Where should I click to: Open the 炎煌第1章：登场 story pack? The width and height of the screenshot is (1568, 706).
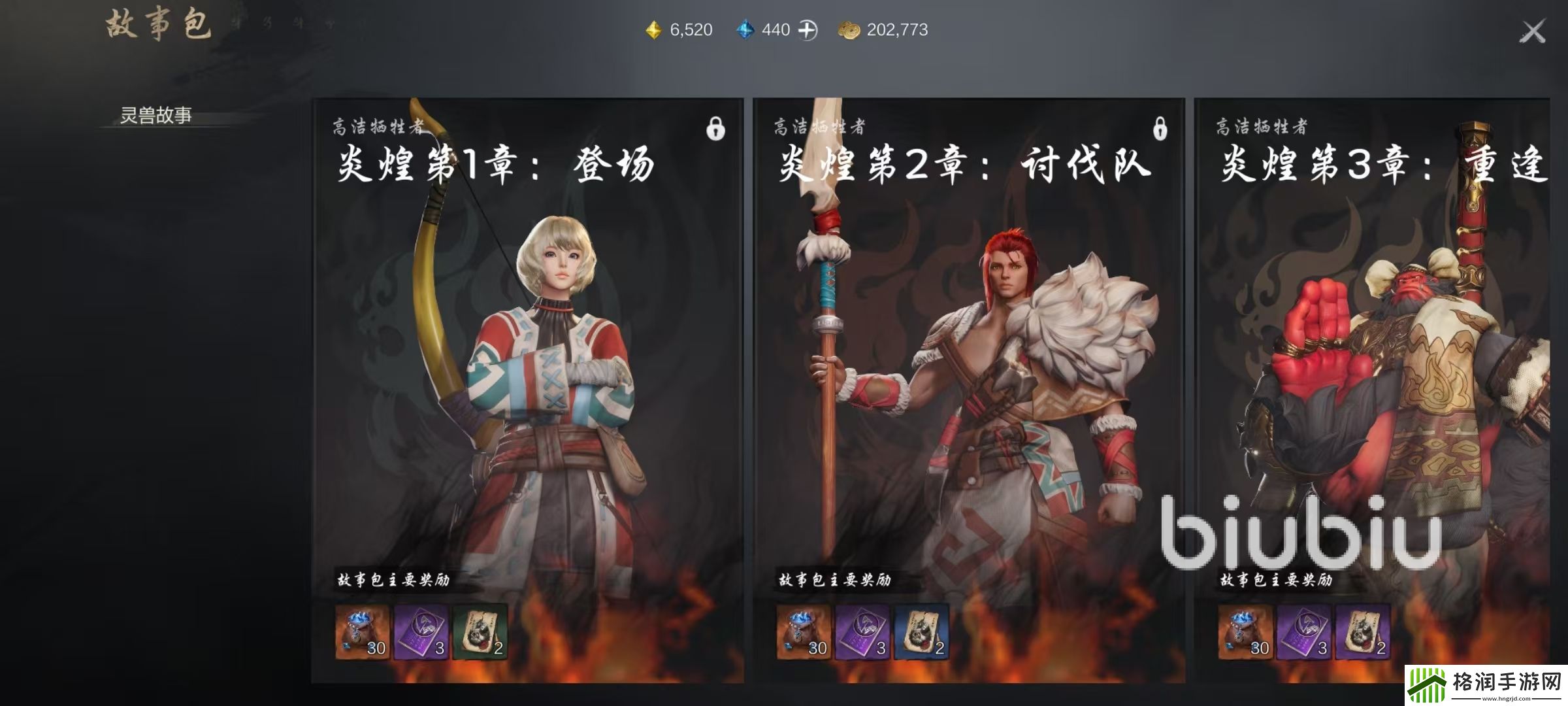528,366
